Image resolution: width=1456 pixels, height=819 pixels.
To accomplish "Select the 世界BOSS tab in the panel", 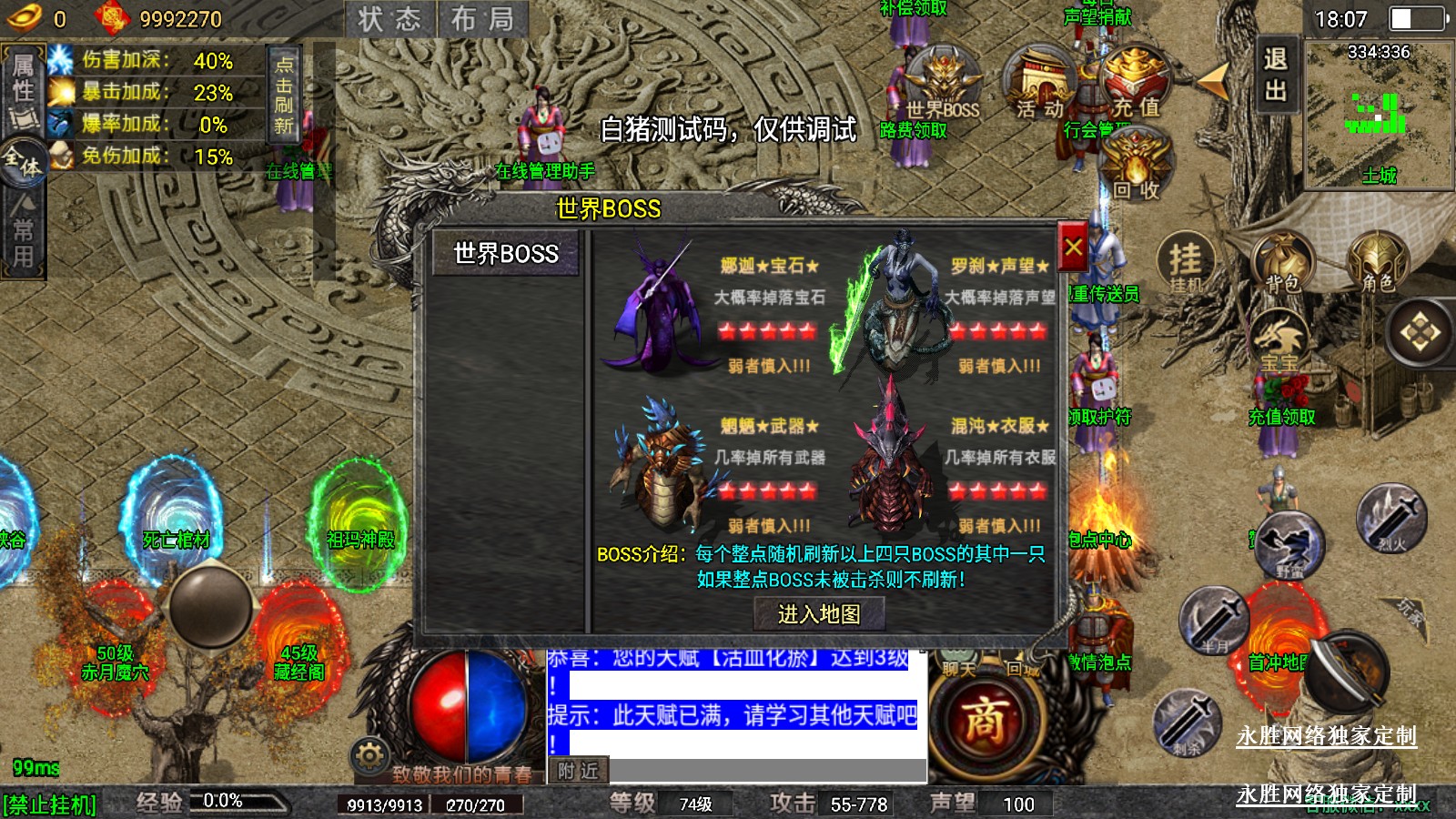I will tap(506, 254).
